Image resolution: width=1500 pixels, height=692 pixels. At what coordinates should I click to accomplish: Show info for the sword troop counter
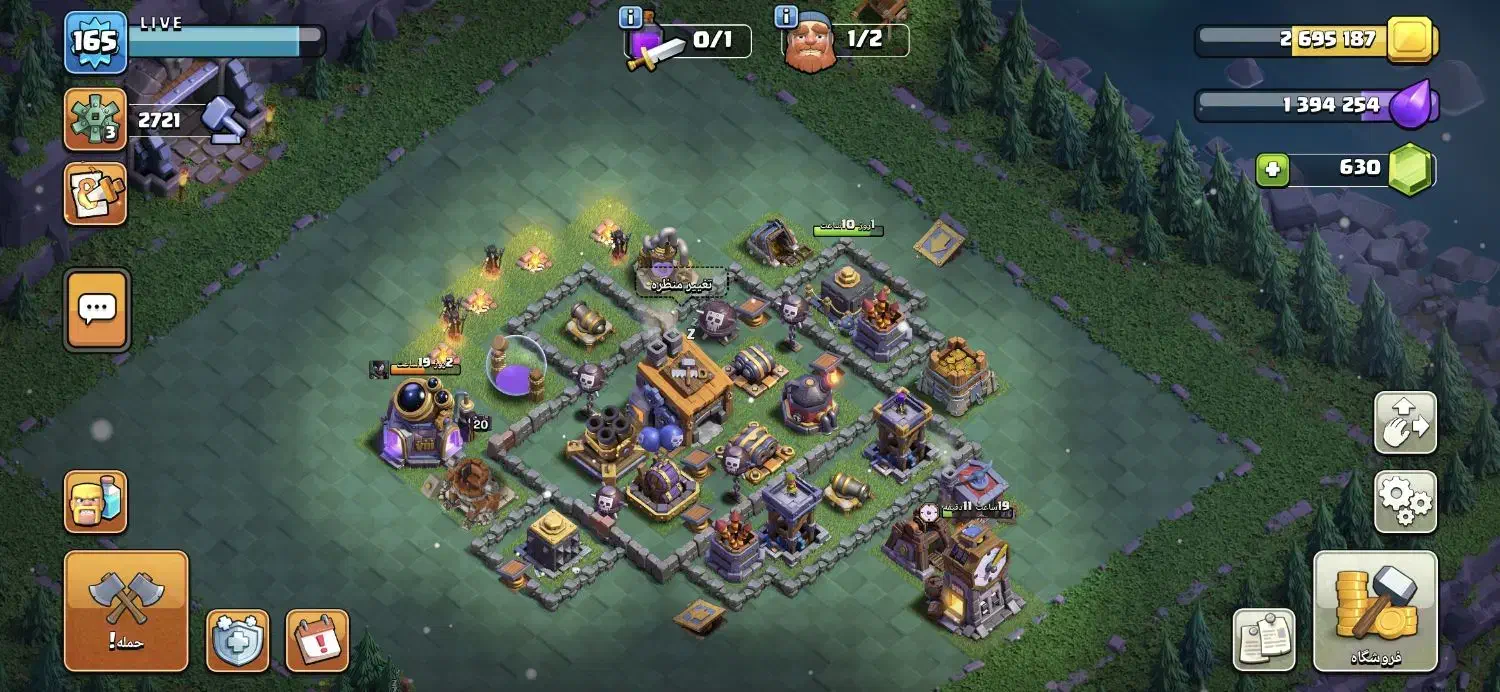(x=631, y=17)
